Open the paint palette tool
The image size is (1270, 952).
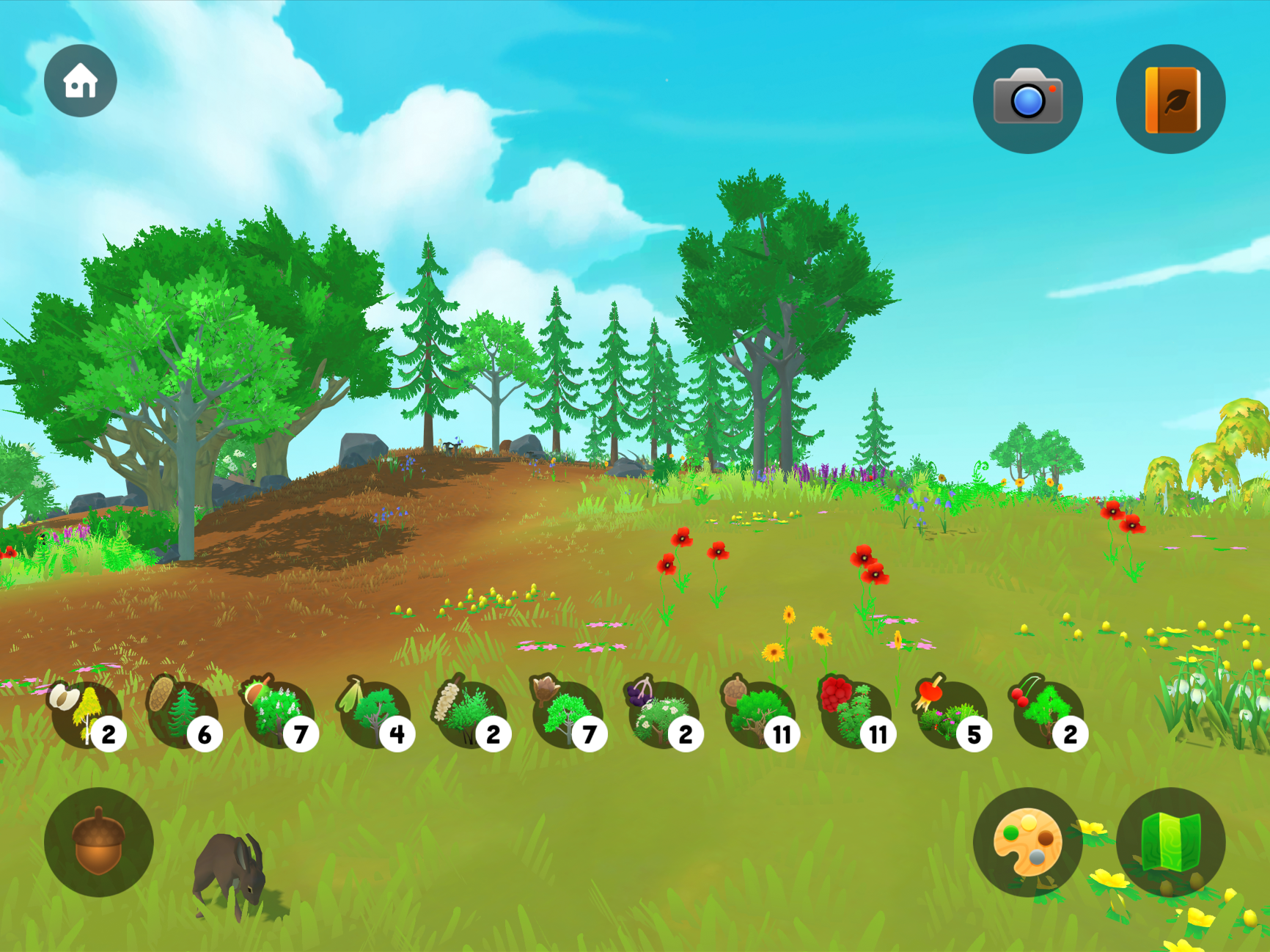click(1027, 842)
